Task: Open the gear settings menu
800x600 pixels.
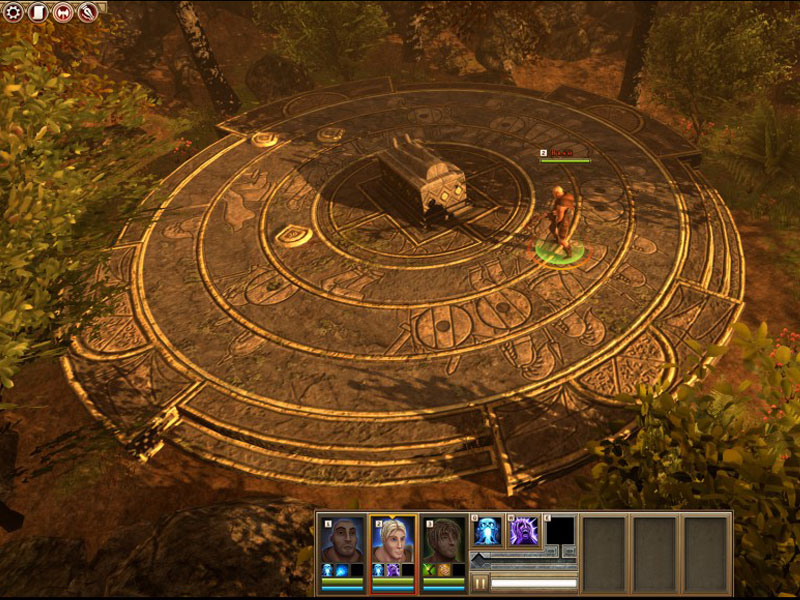Action: (13, 13)
